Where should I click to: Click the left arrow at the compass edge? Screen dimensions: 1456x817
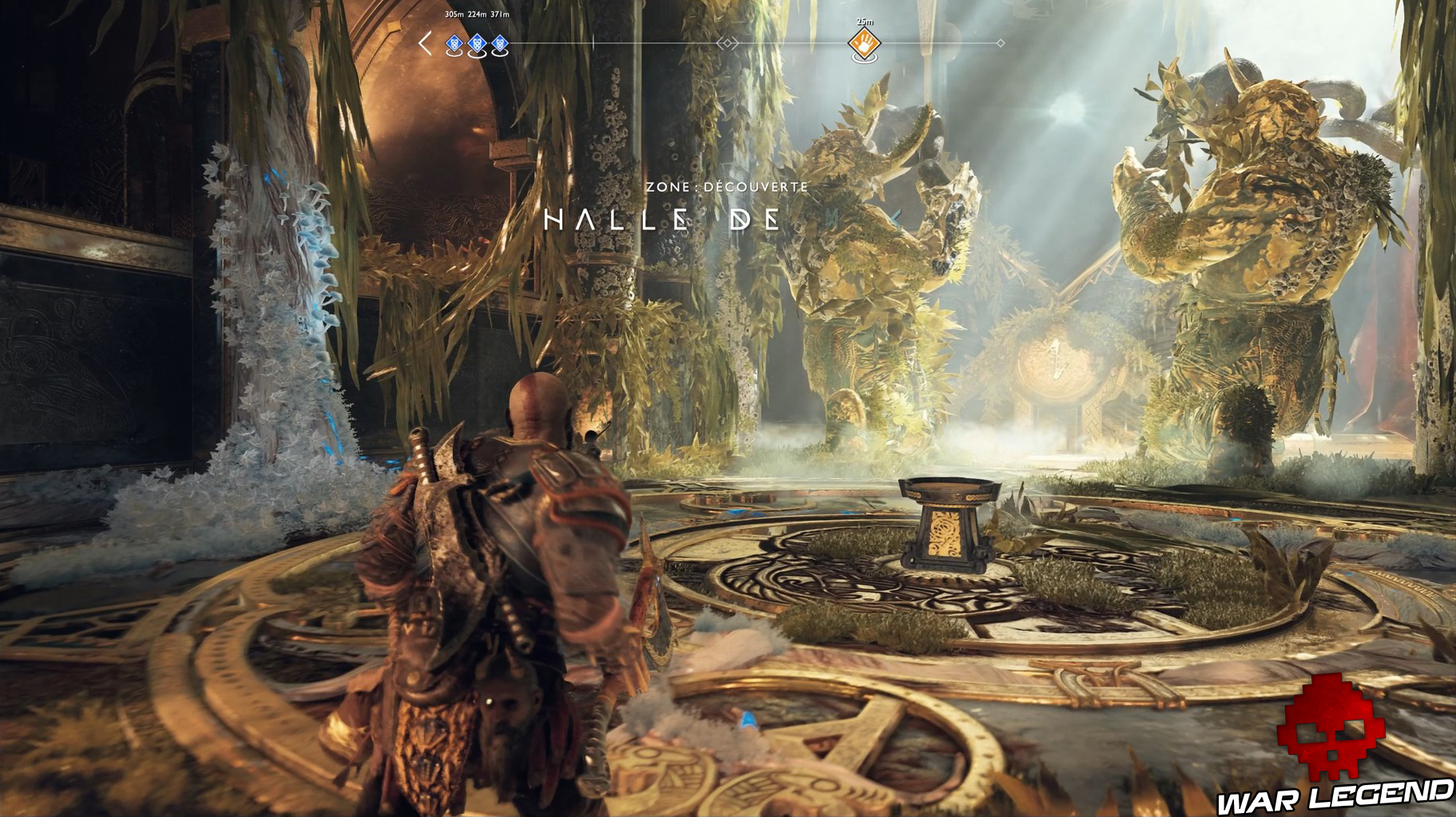coord(426,43)
